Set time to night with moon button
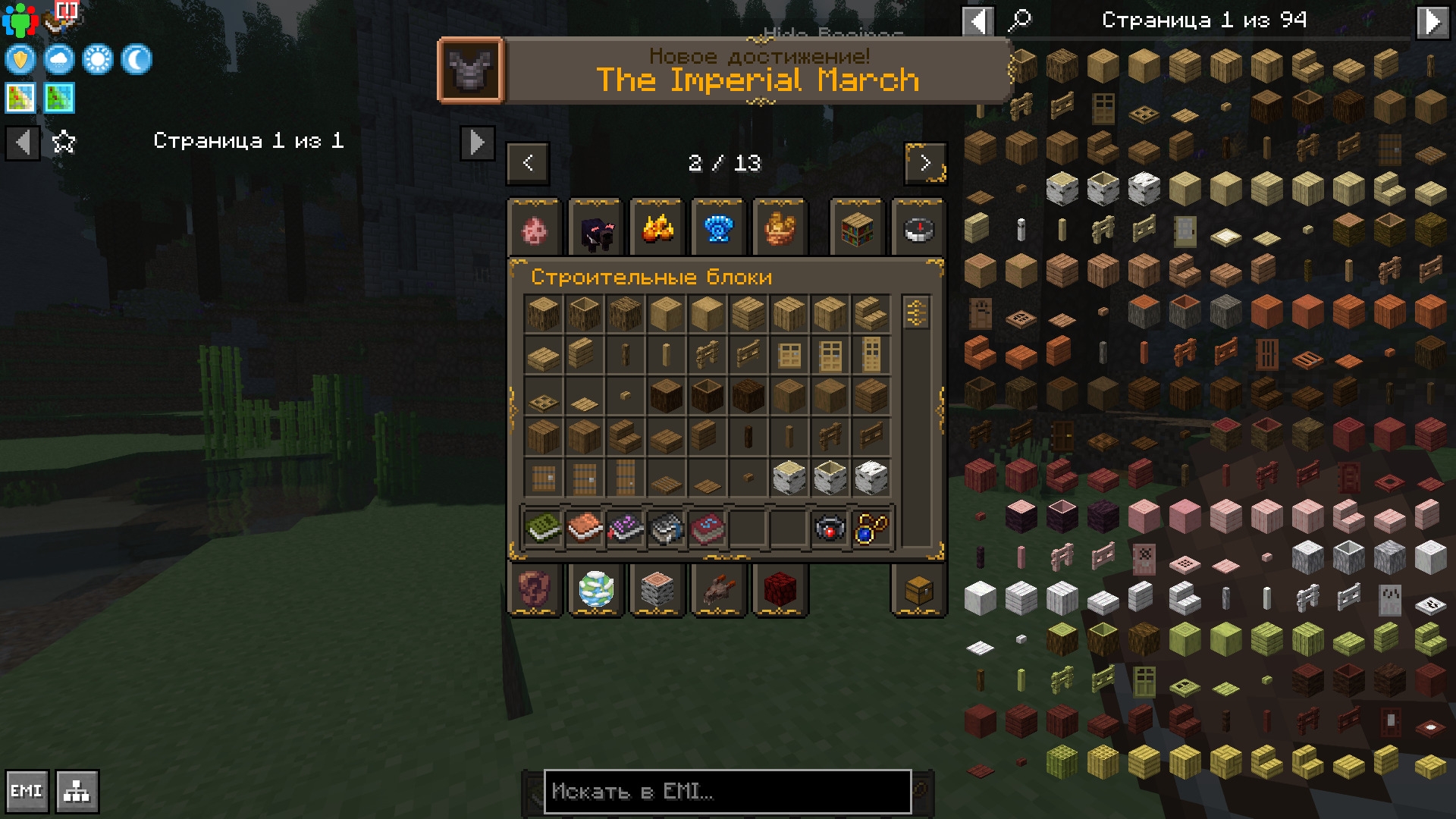This screenshot has height=819, width=1456. [136, 60]
